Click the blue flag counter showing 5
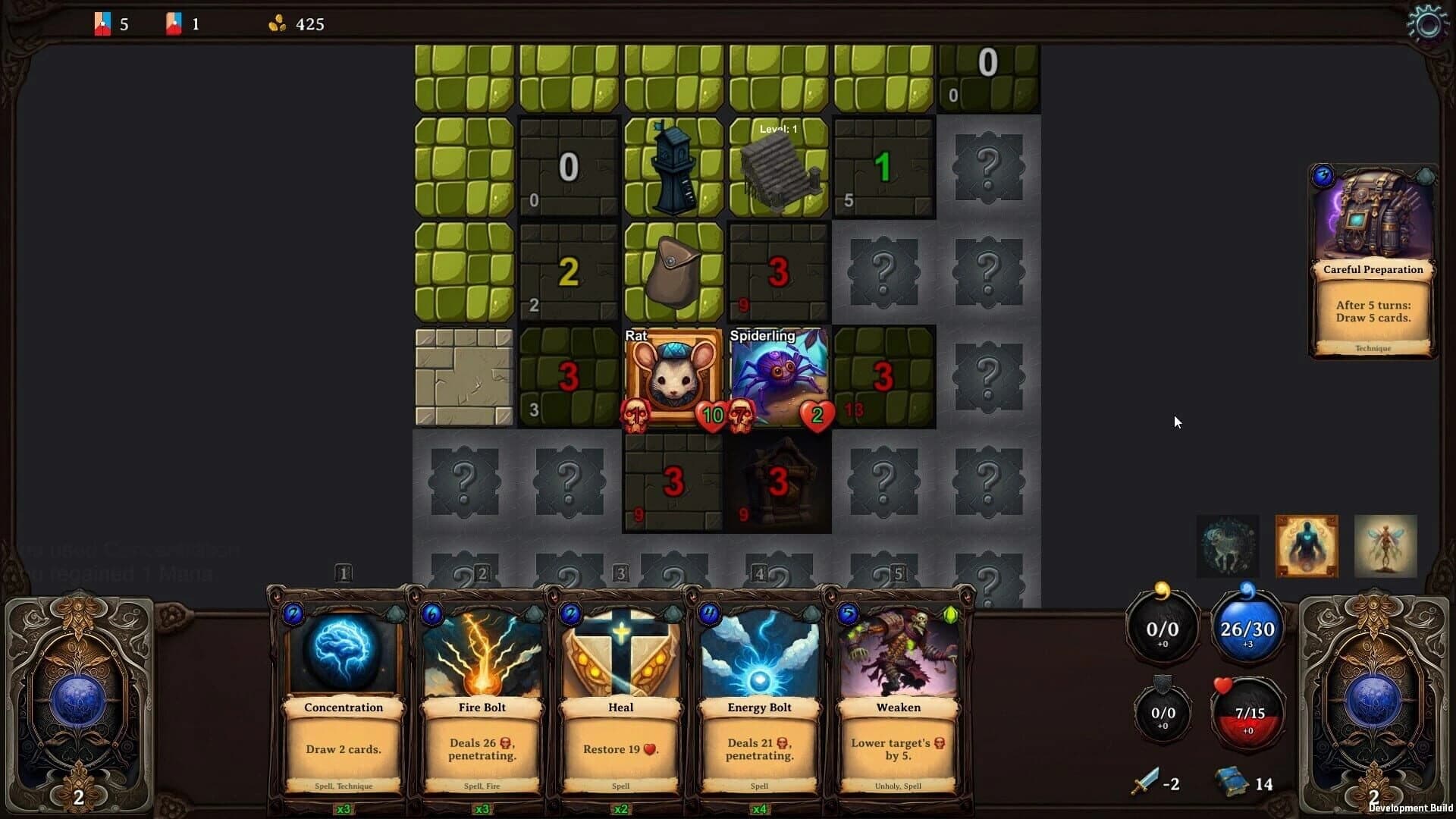This screenshot has height=819, width=1456. [111, 24]
